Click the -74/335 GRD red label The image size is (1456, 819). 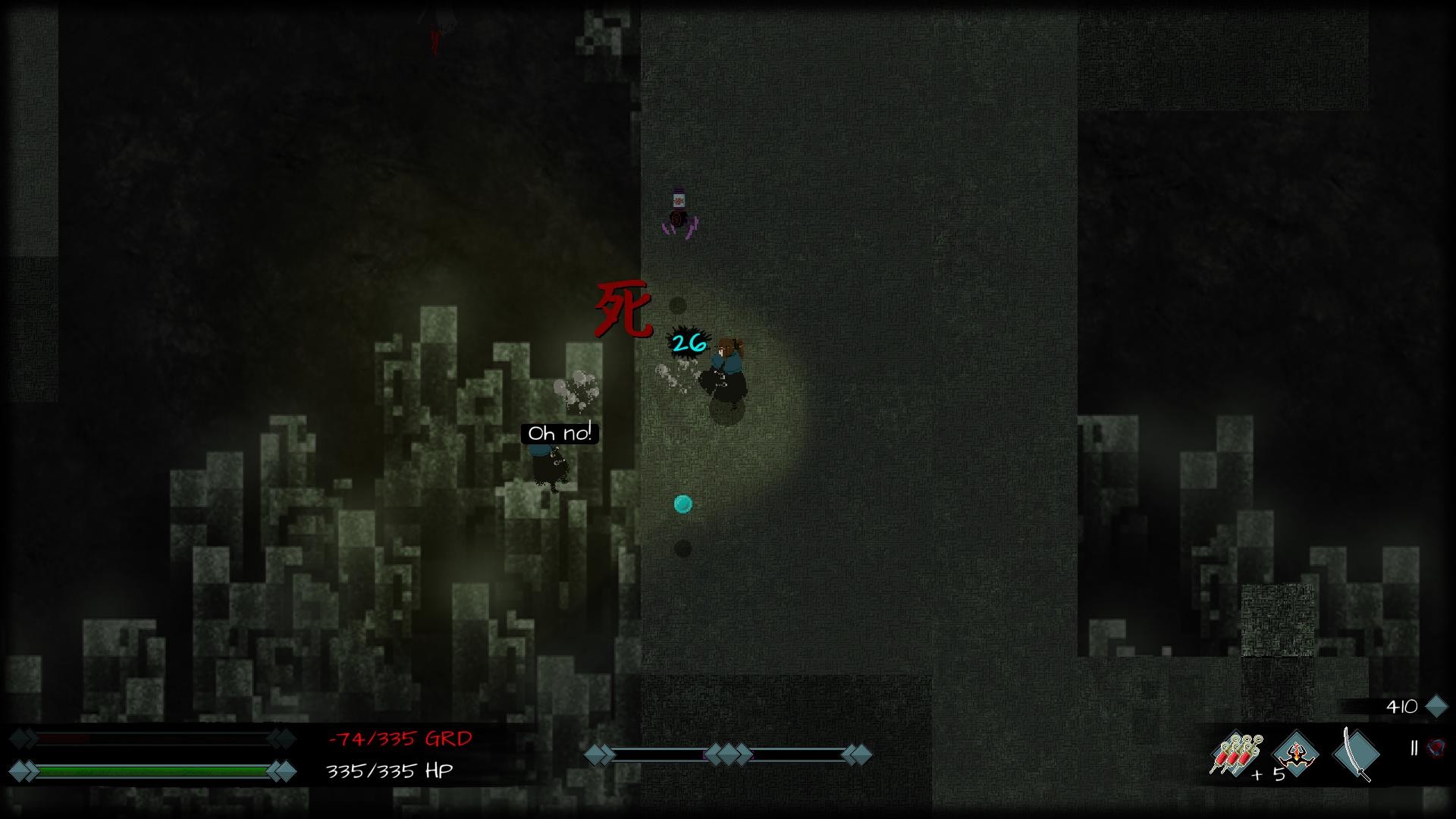[397, 738]
